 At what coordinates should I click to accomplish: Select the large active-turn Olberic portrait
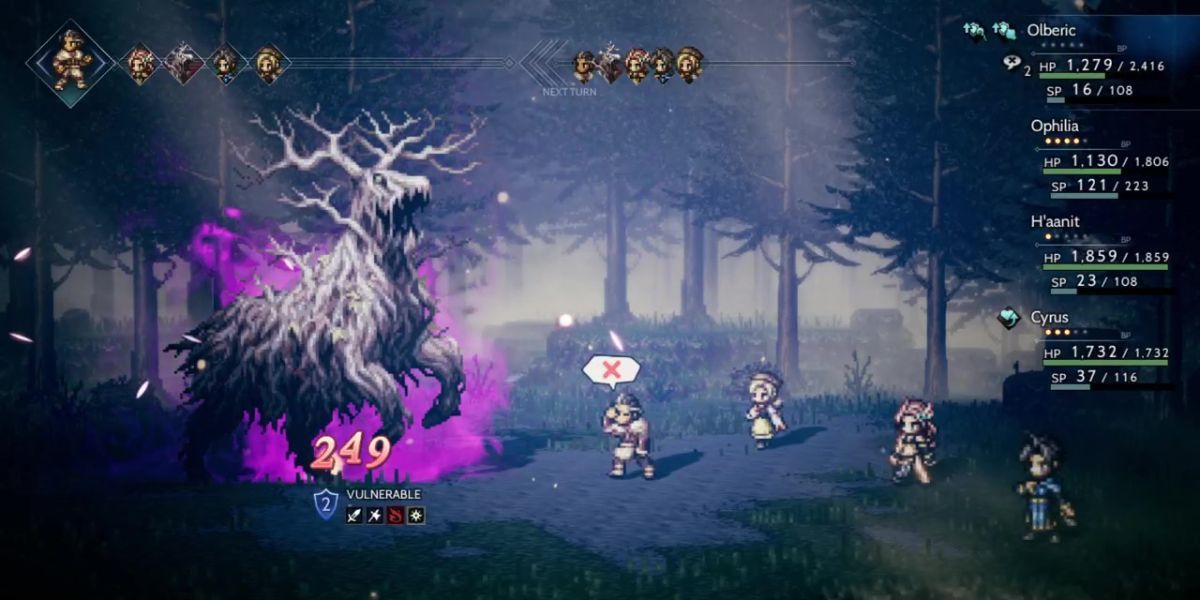coord(70,61)
